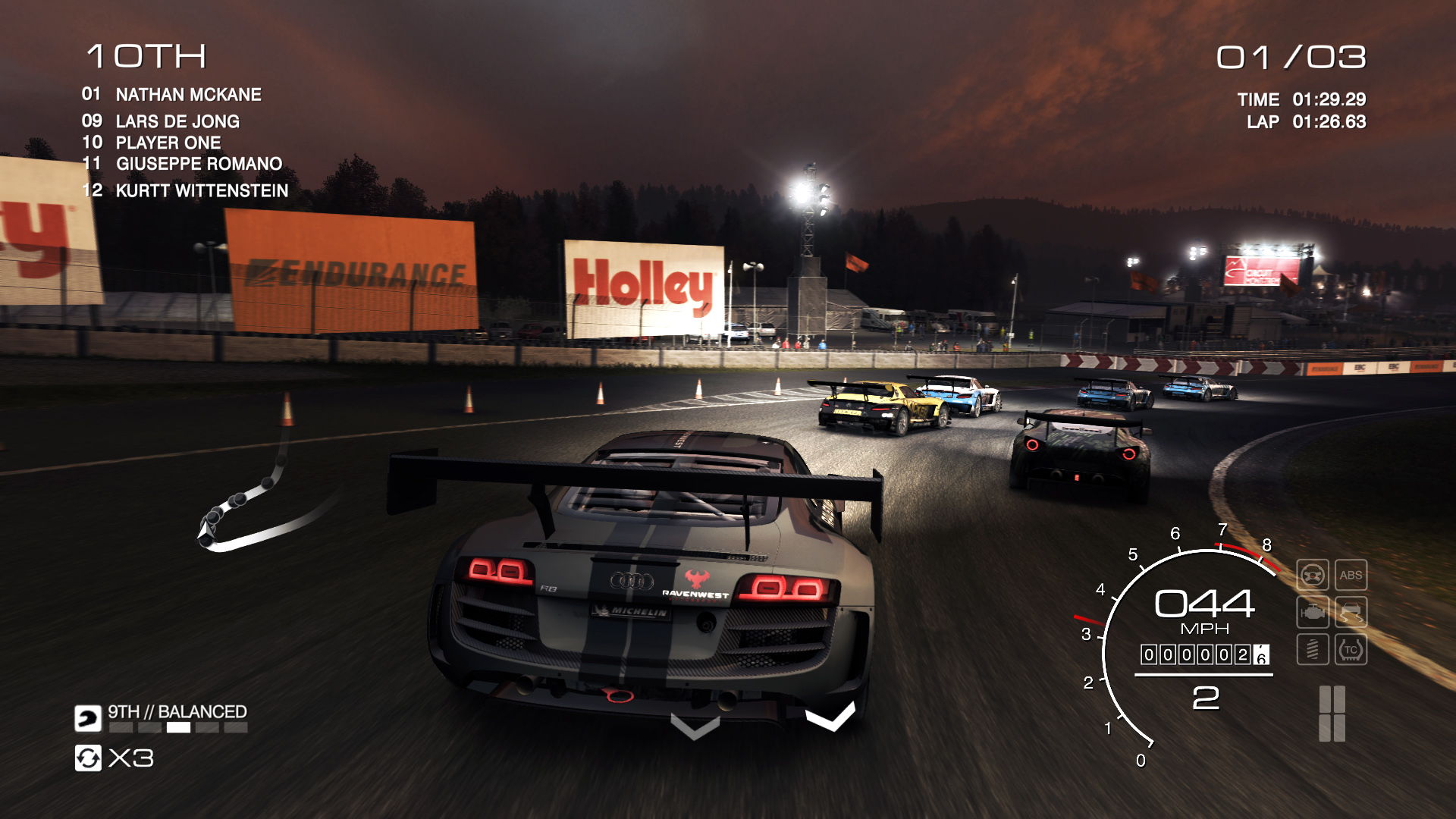1456x819 pixels.
Task: Click the steering assist wheel icon
Action: tap(1314, 575)
